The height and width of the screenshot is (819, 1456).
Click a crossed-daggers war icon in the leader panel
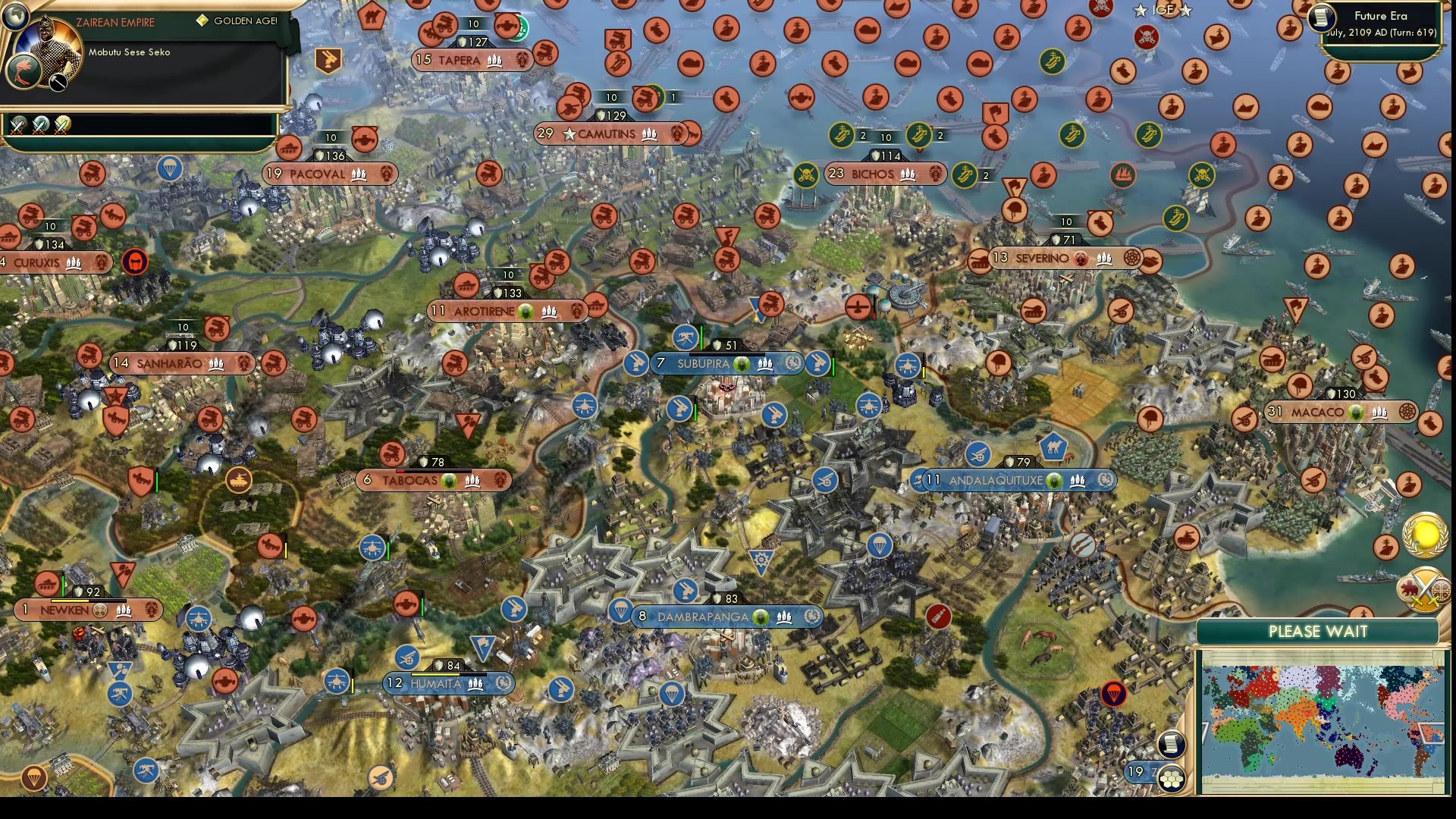point(17,127)
